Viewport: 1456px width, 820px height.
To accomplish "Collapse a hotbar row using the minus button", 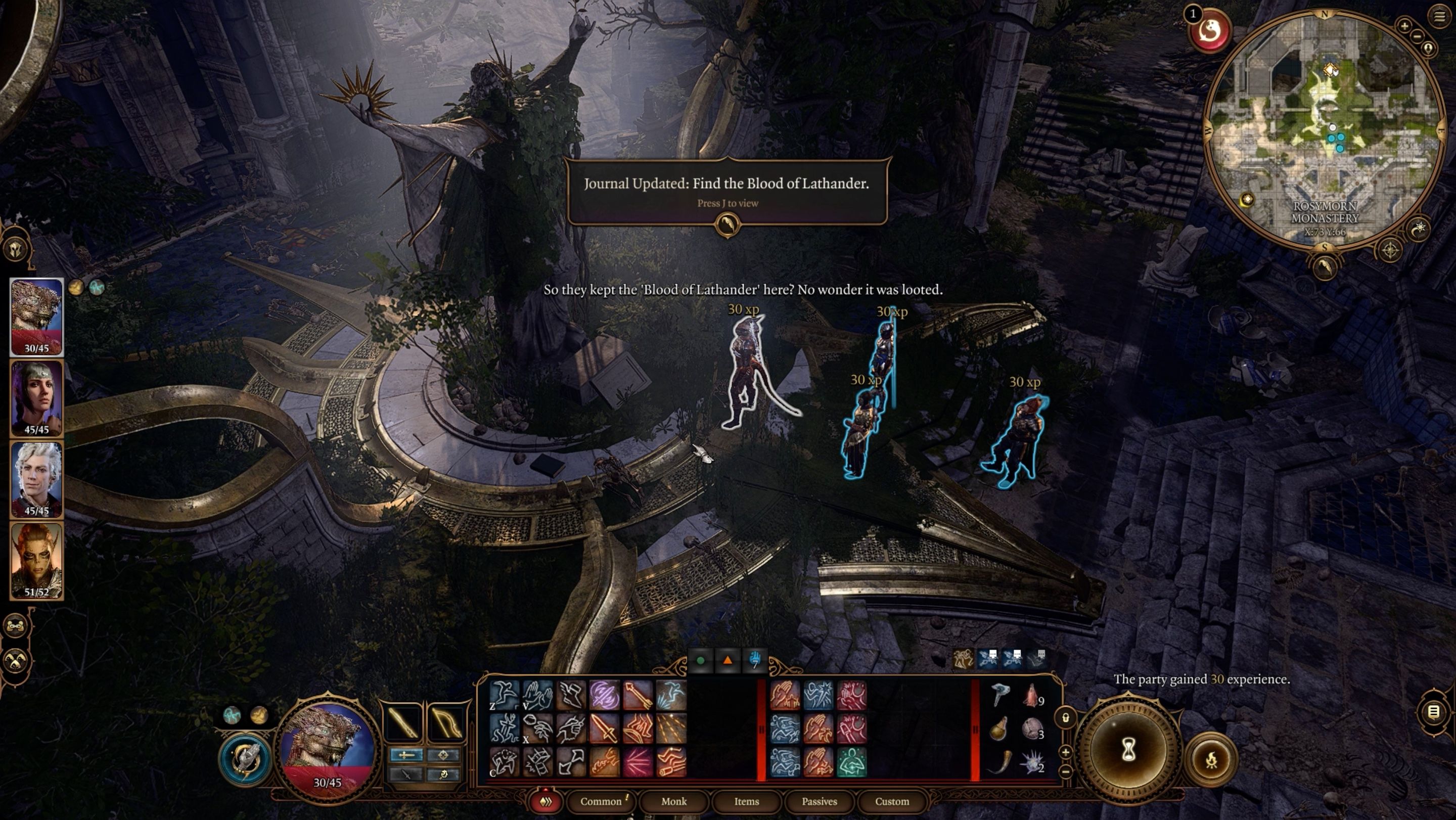I will [1065, 772].
